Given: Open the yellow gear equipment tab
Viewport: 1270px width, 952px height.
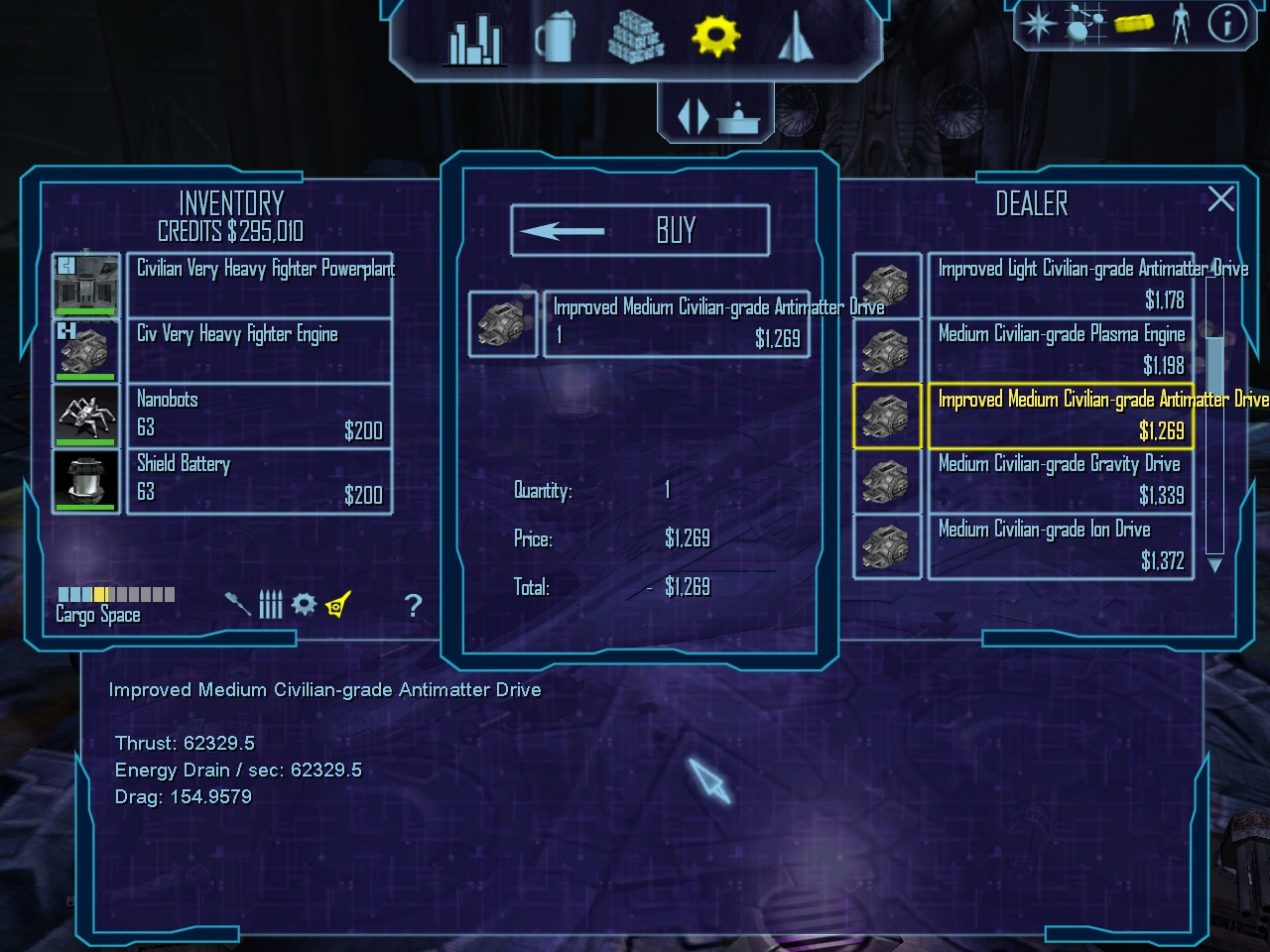Looking at the screenshot, I should [715, 37].
